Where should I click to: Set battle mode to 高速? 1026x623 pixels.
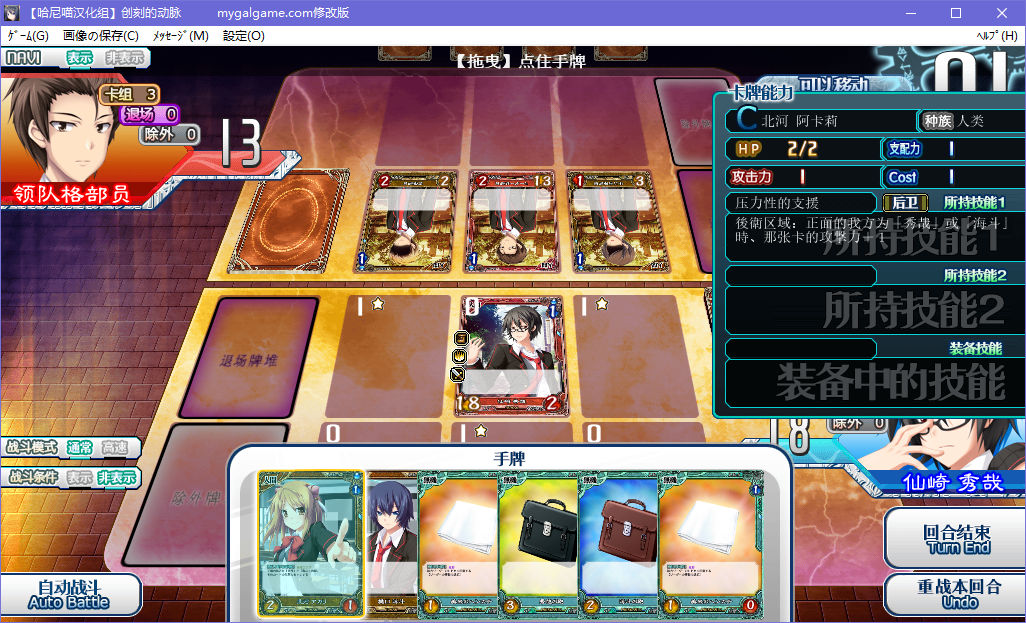click(x=115, y=448)
